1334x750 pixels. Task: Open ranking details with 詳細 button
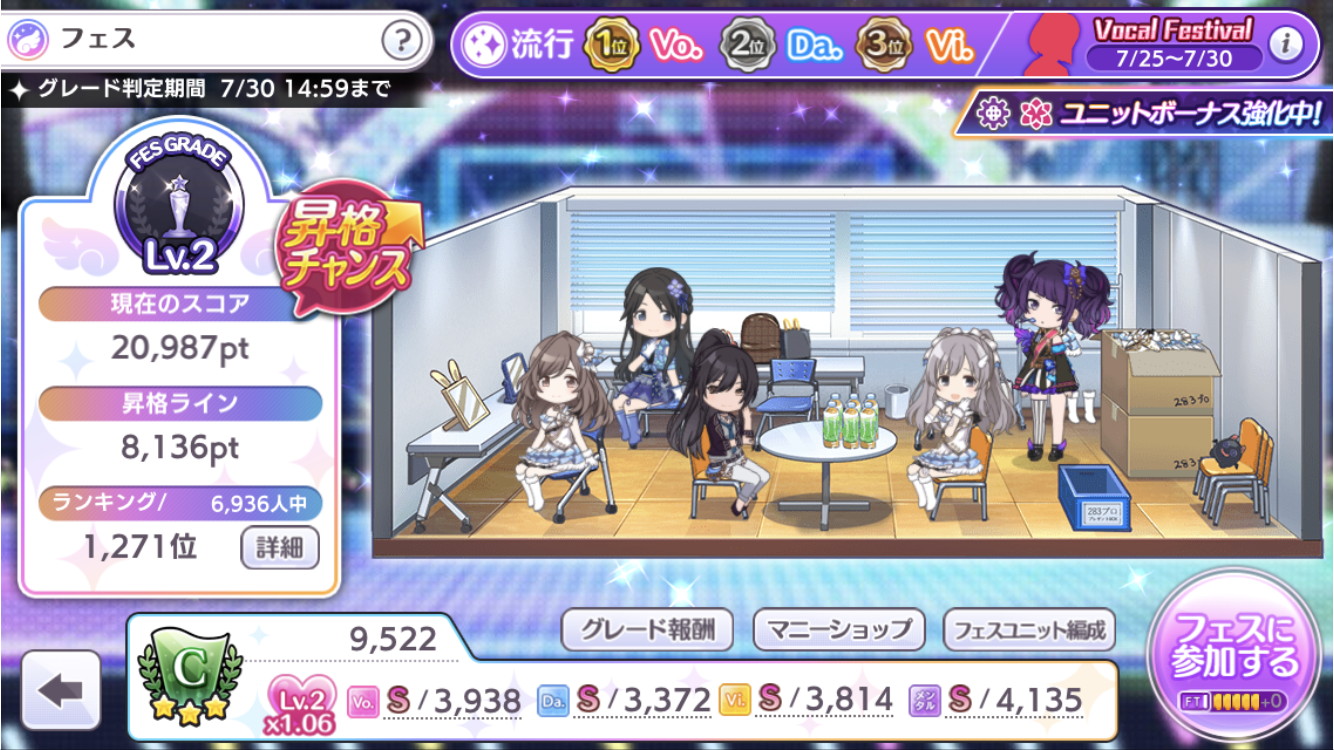coord(280,548)
